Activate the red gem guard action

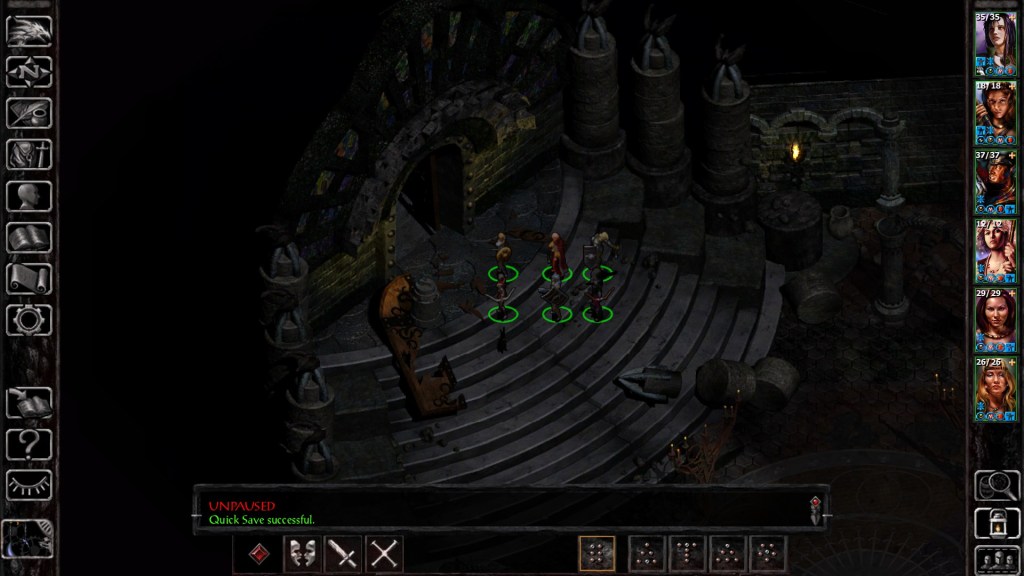(x=258, y=553)
